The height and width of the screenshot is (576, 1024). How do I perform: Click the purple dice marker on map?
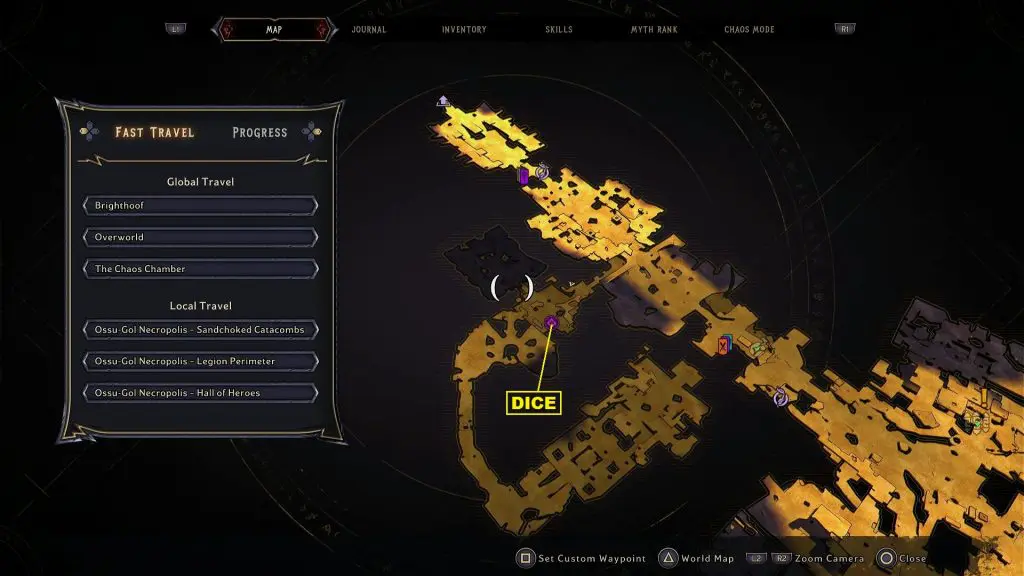click(551, 322)
